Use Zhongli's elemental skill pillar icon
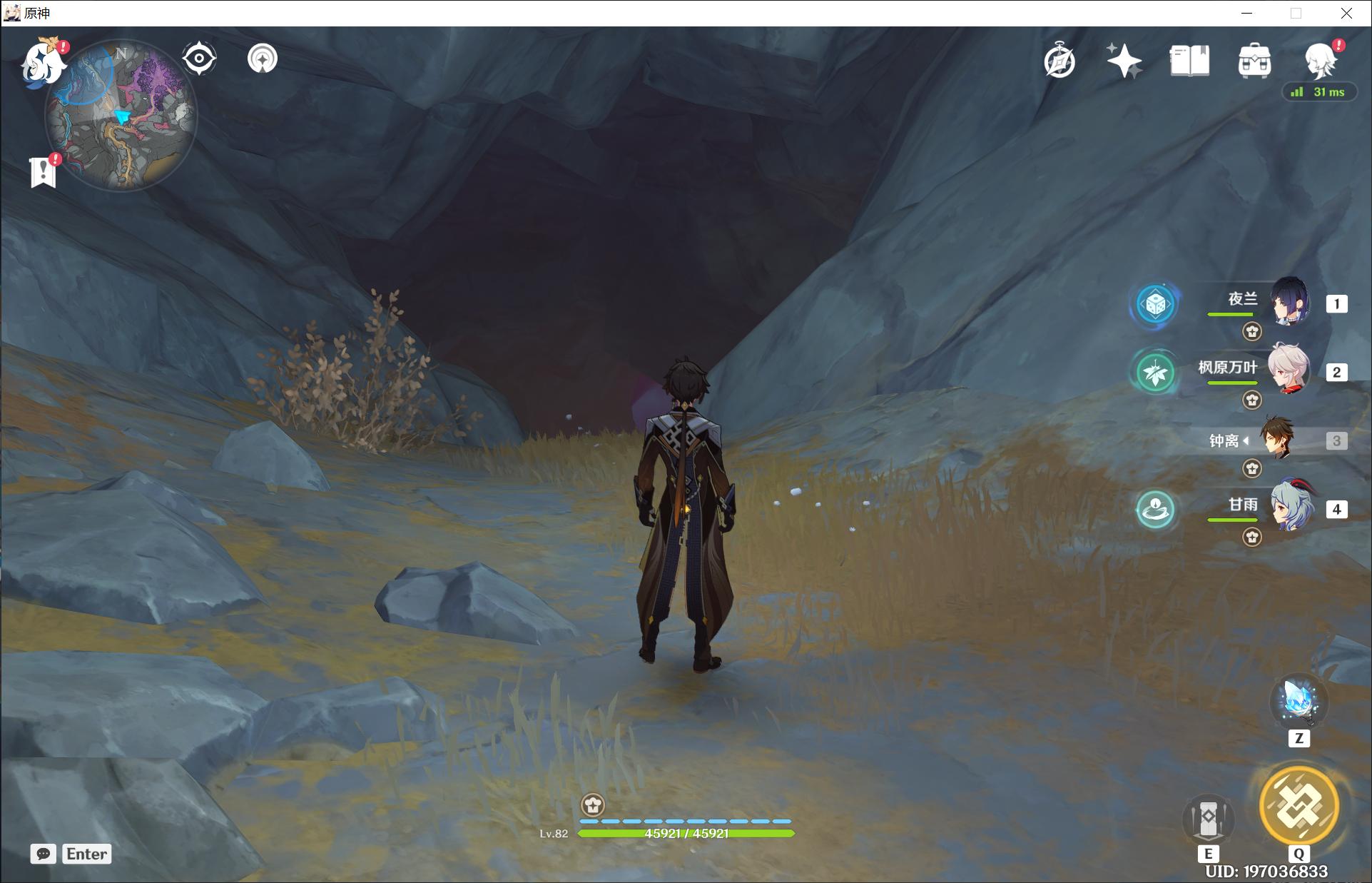1372x883 pixels. (1208, 819)
